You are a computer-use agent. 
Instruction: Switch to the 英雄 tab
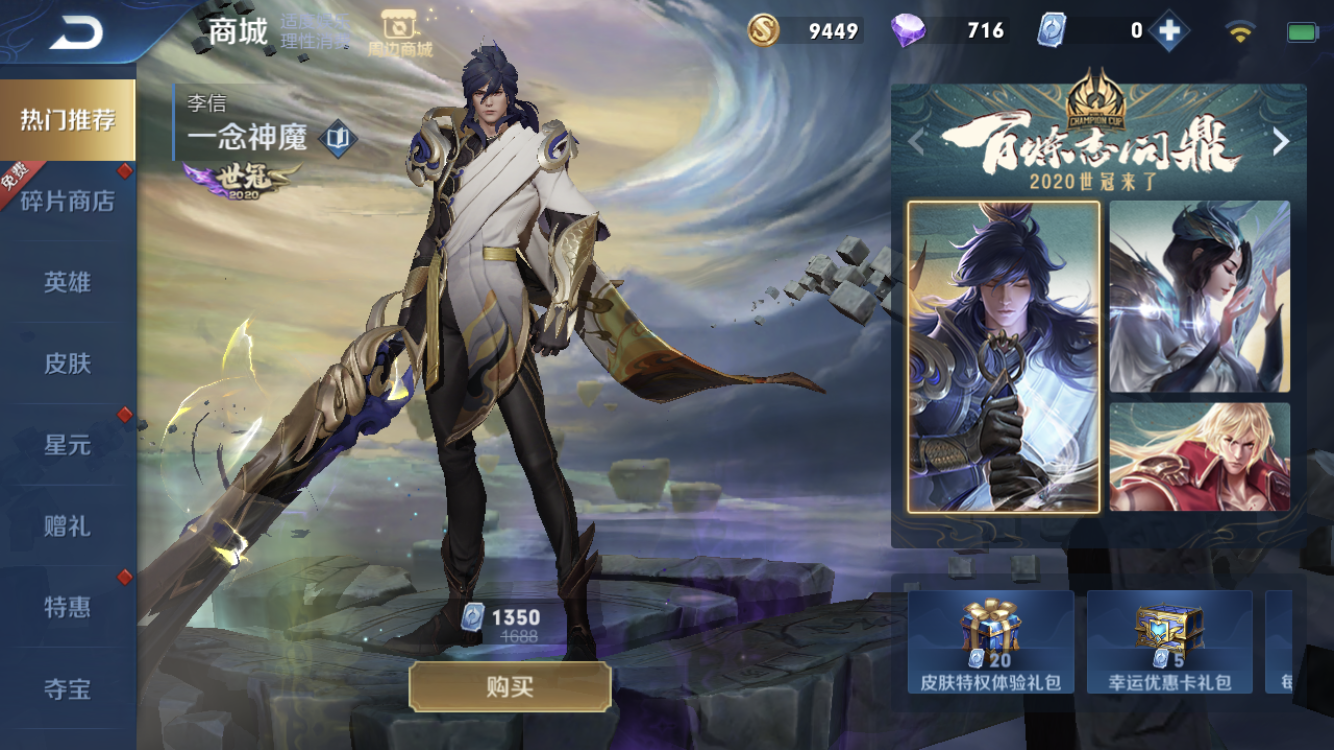(68, 282)
